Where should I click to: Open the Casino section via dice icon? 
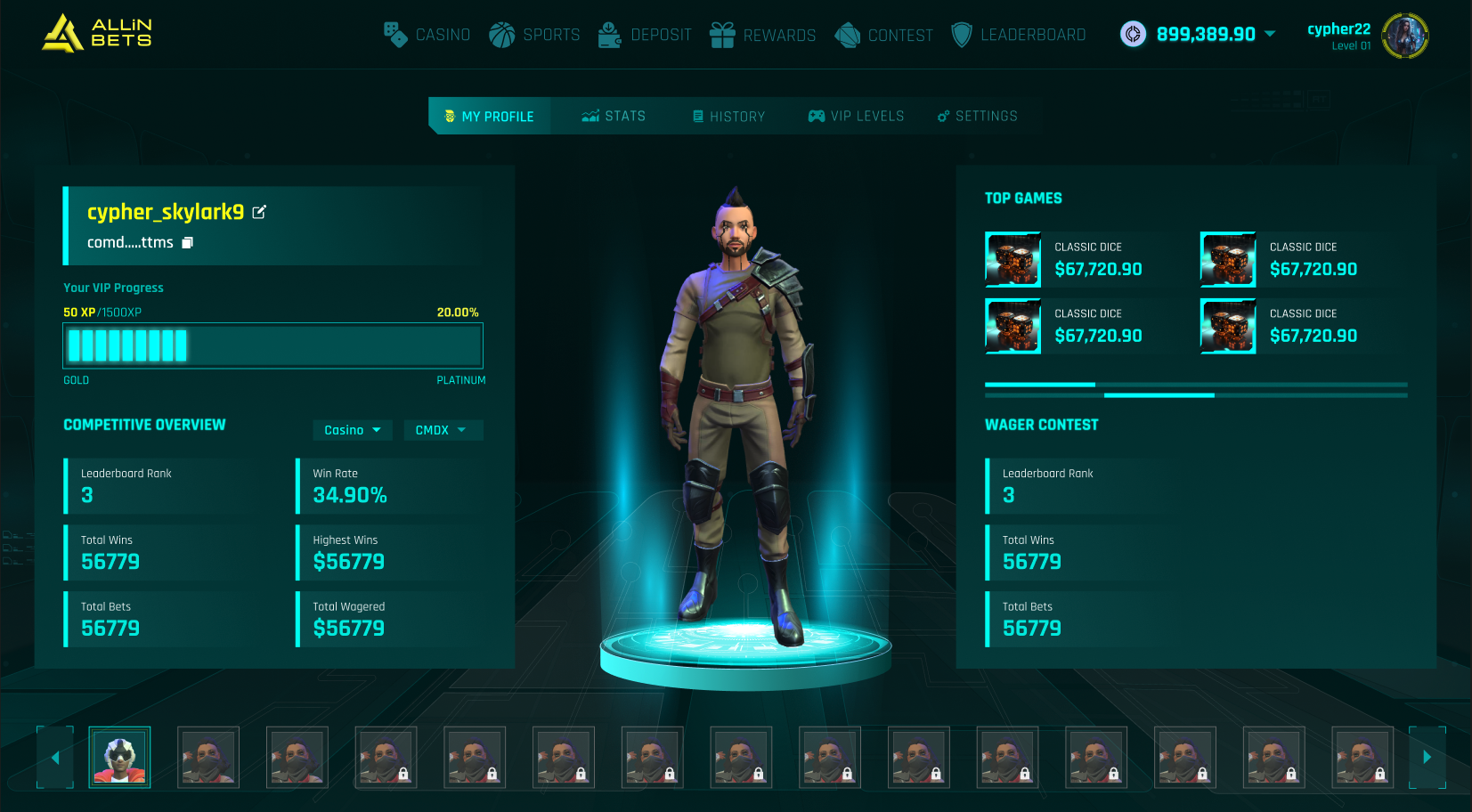[394, 35]
